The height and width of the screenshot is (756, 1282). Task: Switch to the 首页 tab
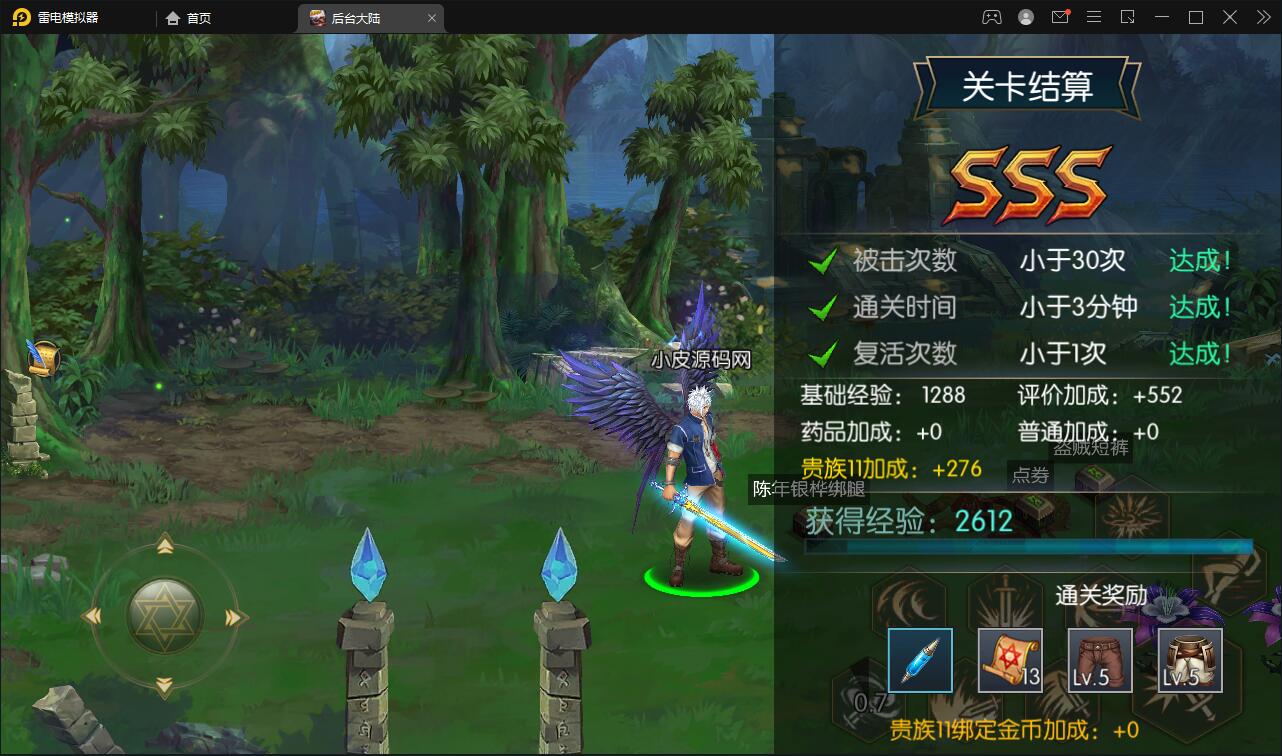coord(189,17)
